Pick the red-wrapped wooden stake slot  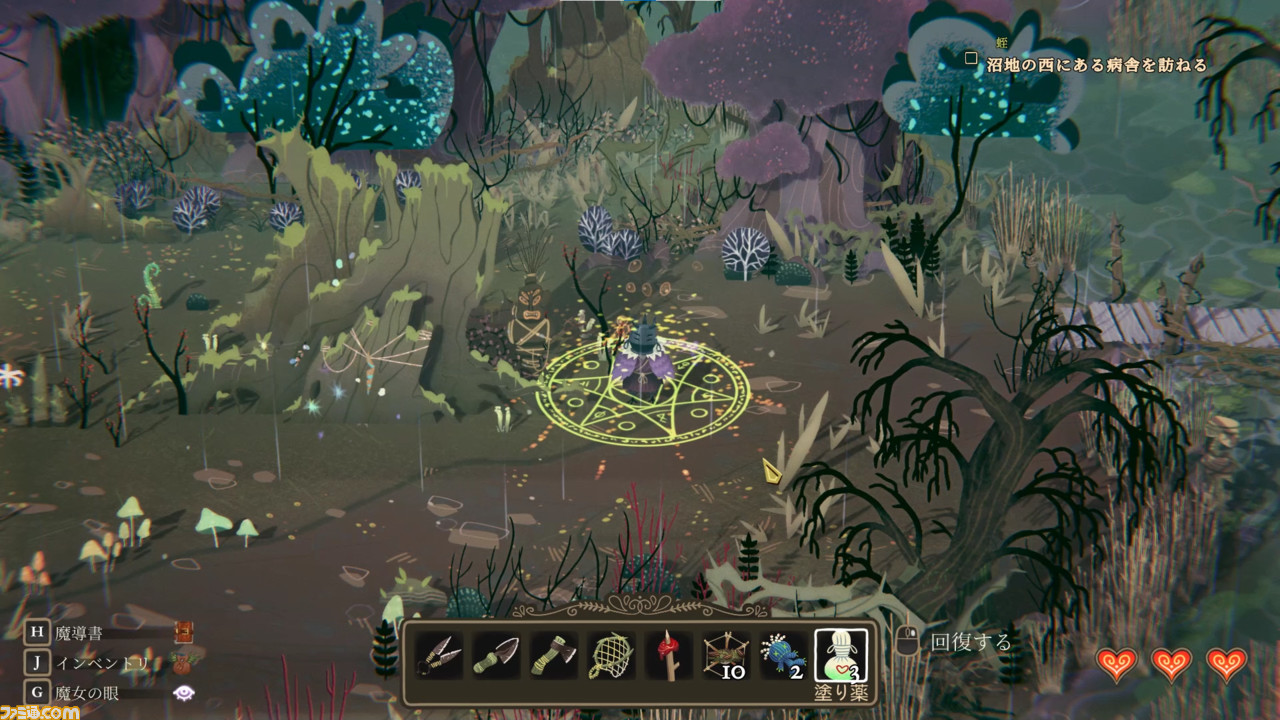[668, 655]
